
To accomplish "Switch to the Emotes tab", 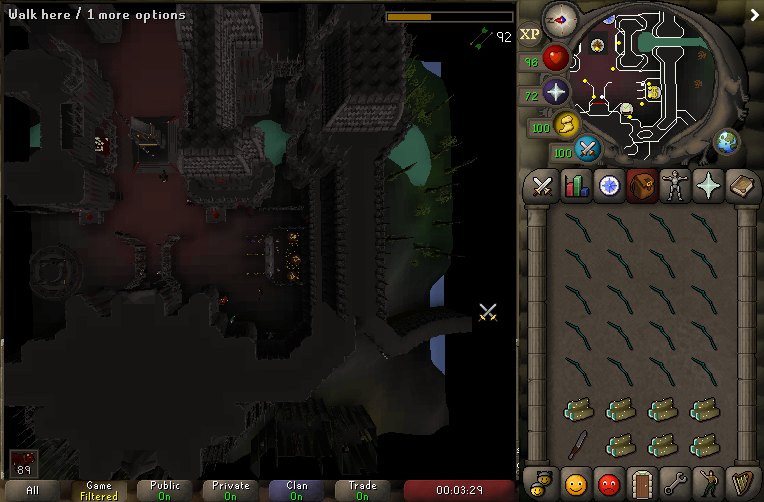I will pos(707,483).
